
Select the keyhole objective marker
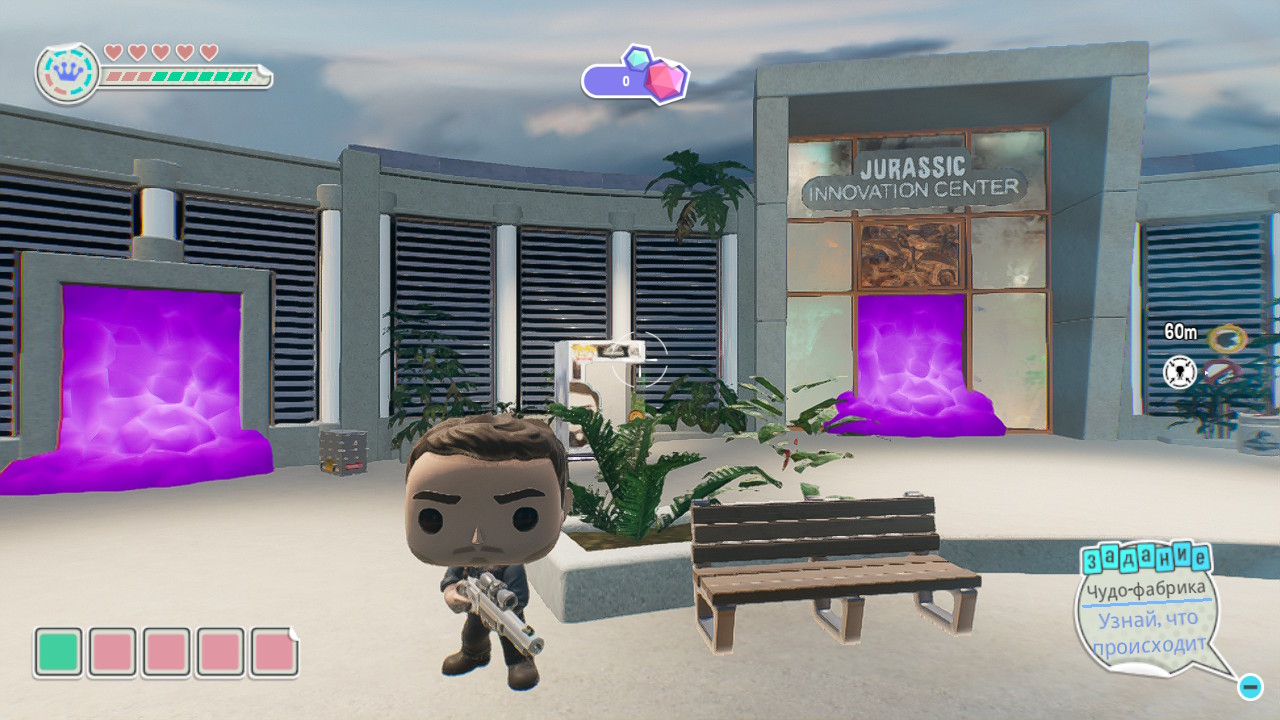[x=1181, y=373]
